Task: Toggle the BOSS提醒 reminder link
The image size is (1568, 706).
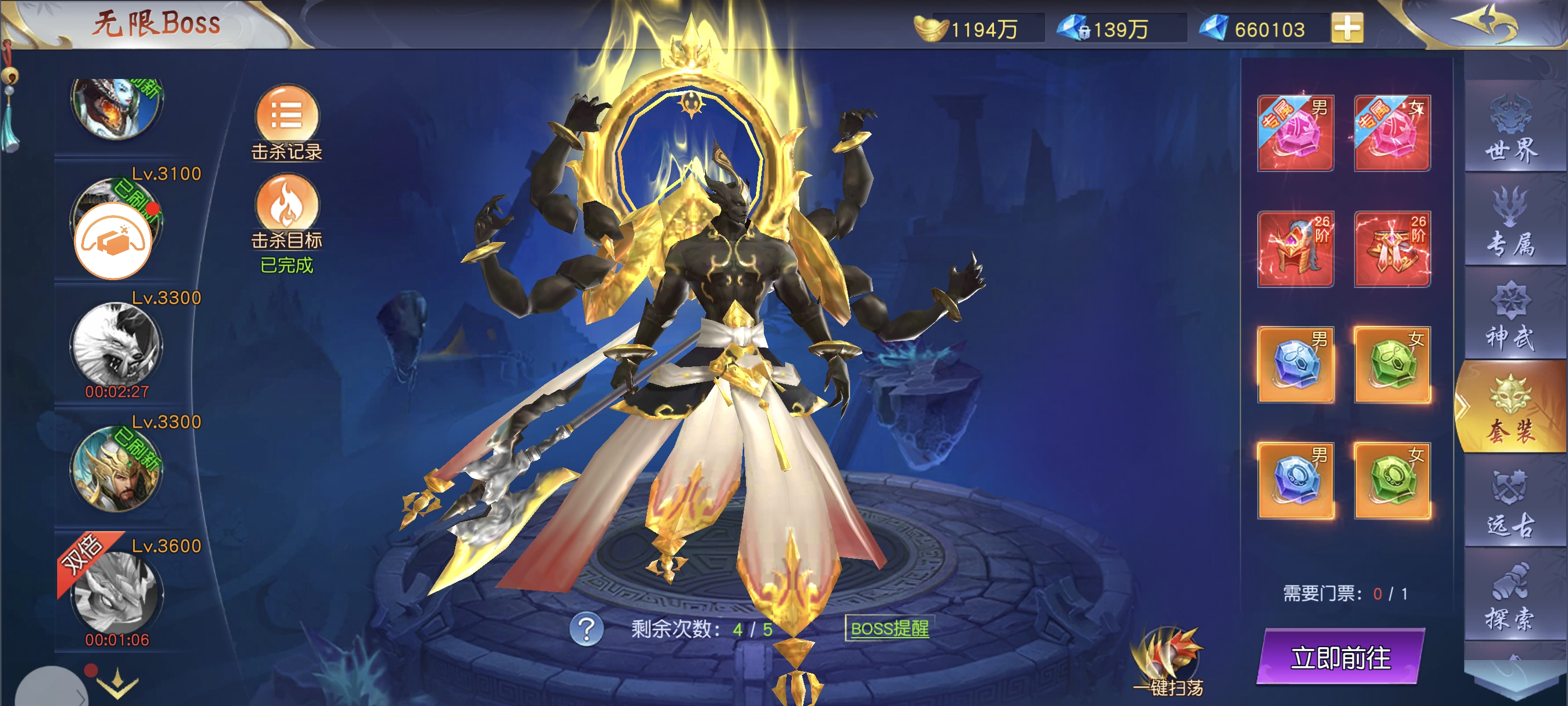Action: (889, 629)
